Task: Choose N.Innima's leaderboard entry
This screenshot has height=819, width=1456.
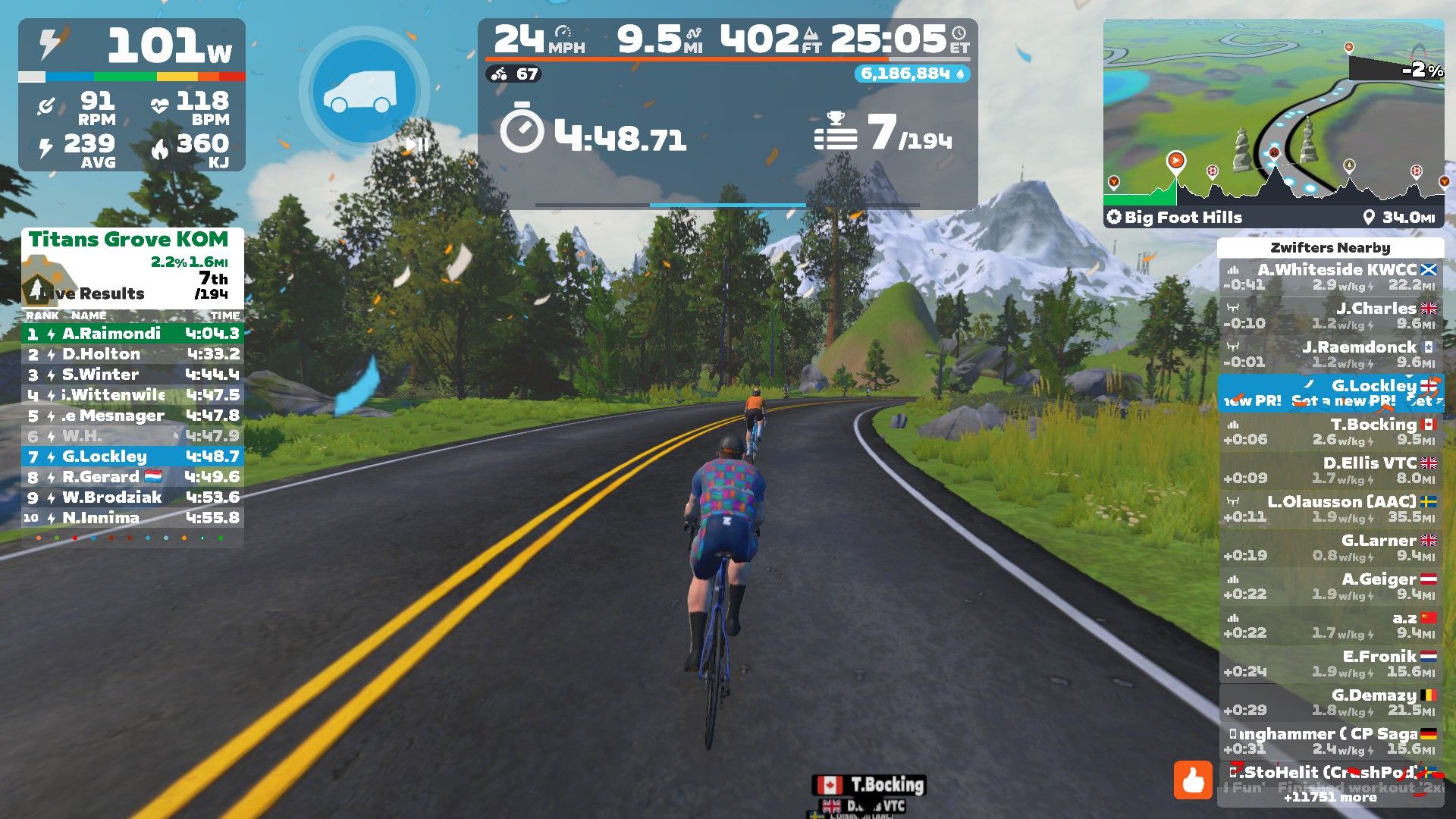Action: pyautogui.click(x=133, y=518)
